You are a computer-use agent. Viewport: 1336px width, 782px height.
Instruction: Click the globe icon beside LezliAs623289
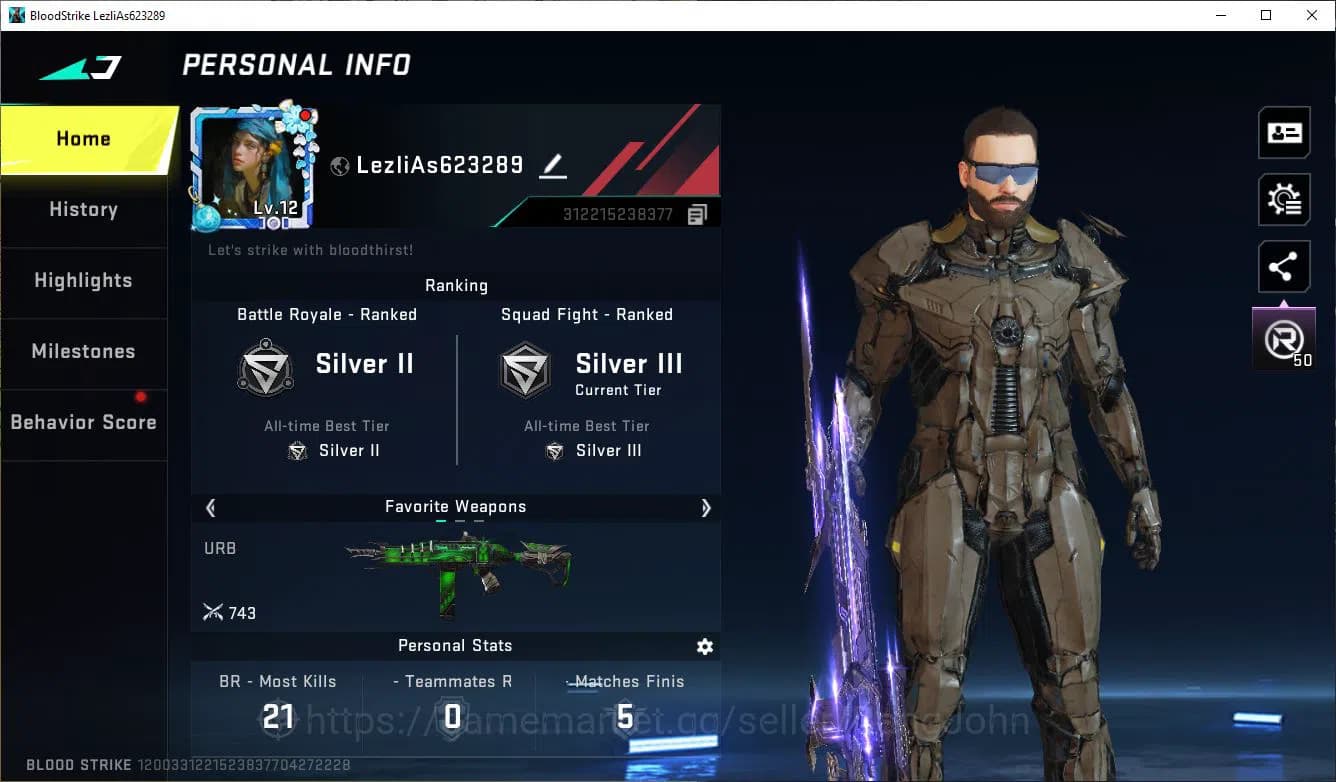pos(338,166)
